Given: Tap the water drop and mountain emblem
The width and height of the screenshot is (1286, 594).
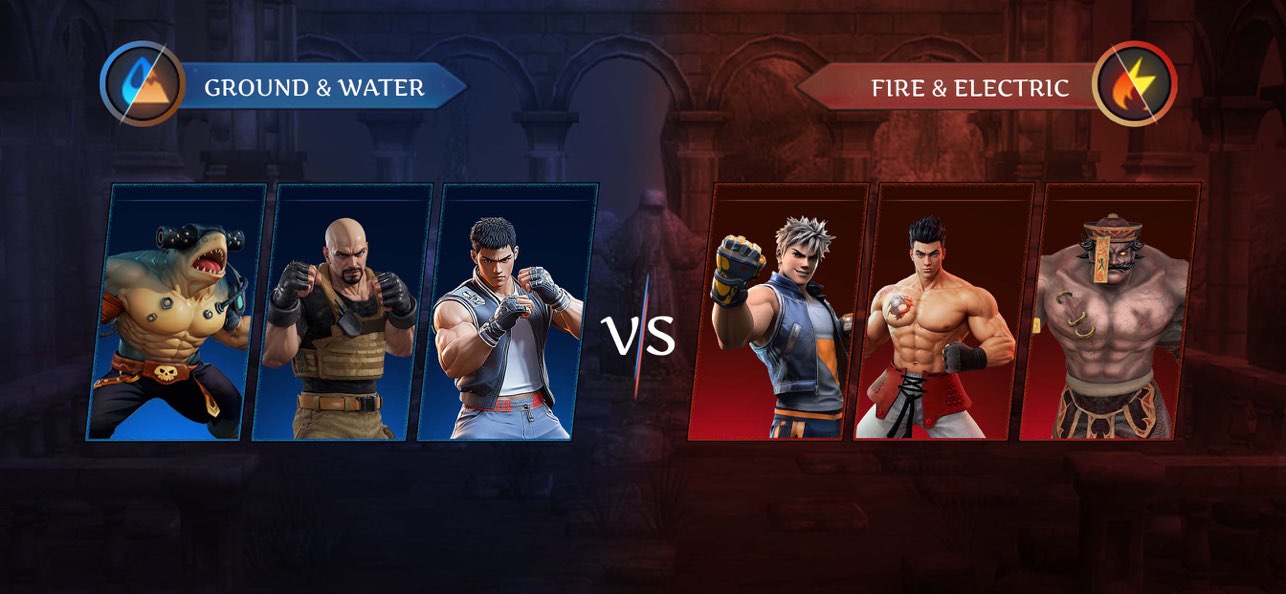Looking at the screenshot, I should (143, 84).
